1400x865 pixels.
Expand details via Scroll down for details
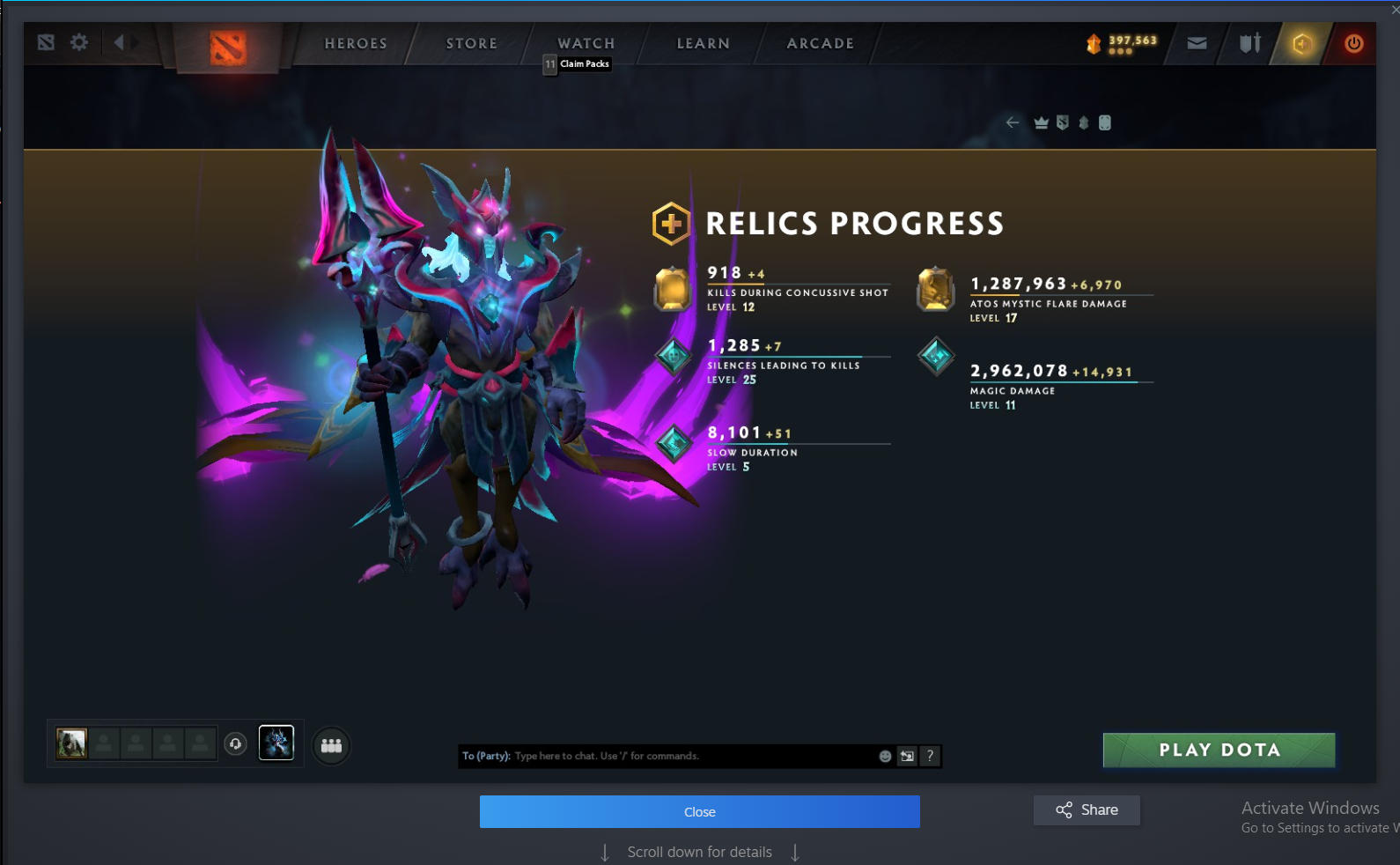click(x=699, y=851)
